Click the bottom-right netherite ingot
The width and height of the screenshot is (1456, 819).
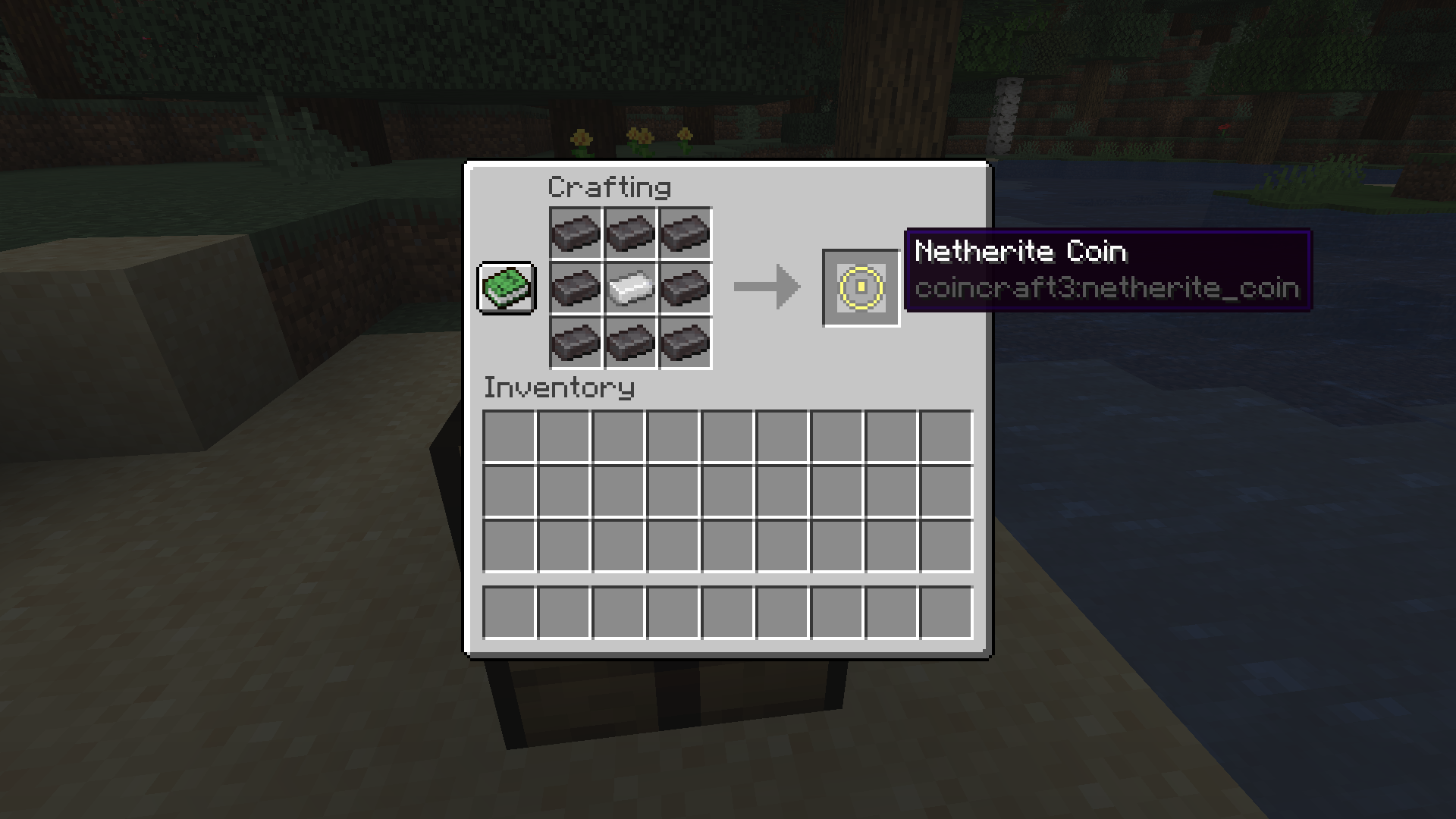point(684,343)
